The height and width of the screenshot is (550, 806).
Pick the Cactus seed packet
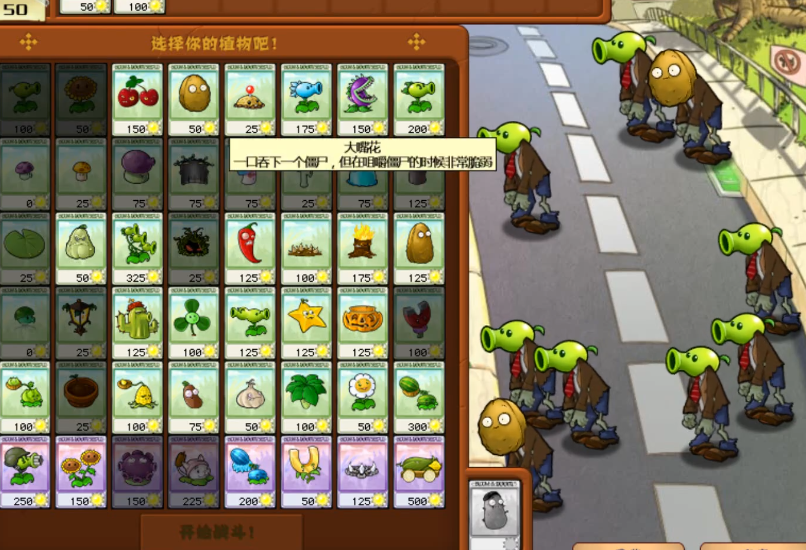pos(138,321)
